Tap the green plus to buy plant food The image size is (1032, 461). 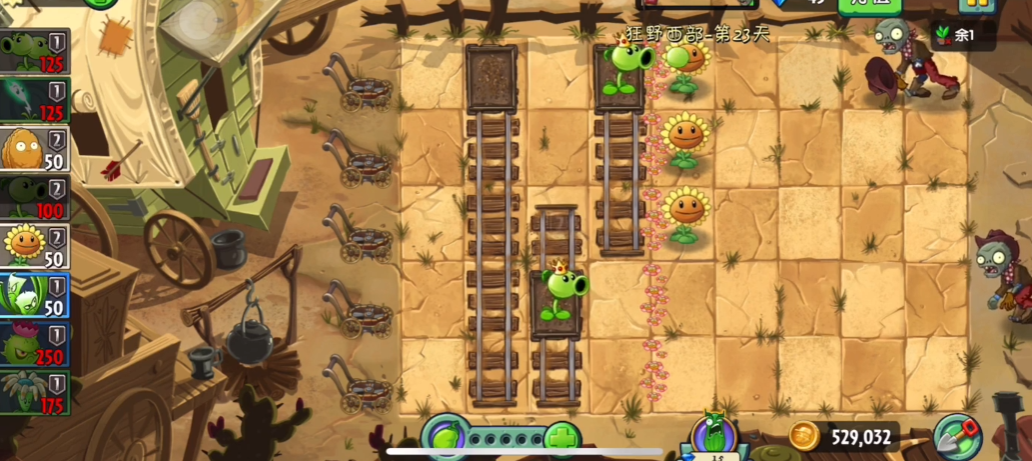[x=563, y=438]
